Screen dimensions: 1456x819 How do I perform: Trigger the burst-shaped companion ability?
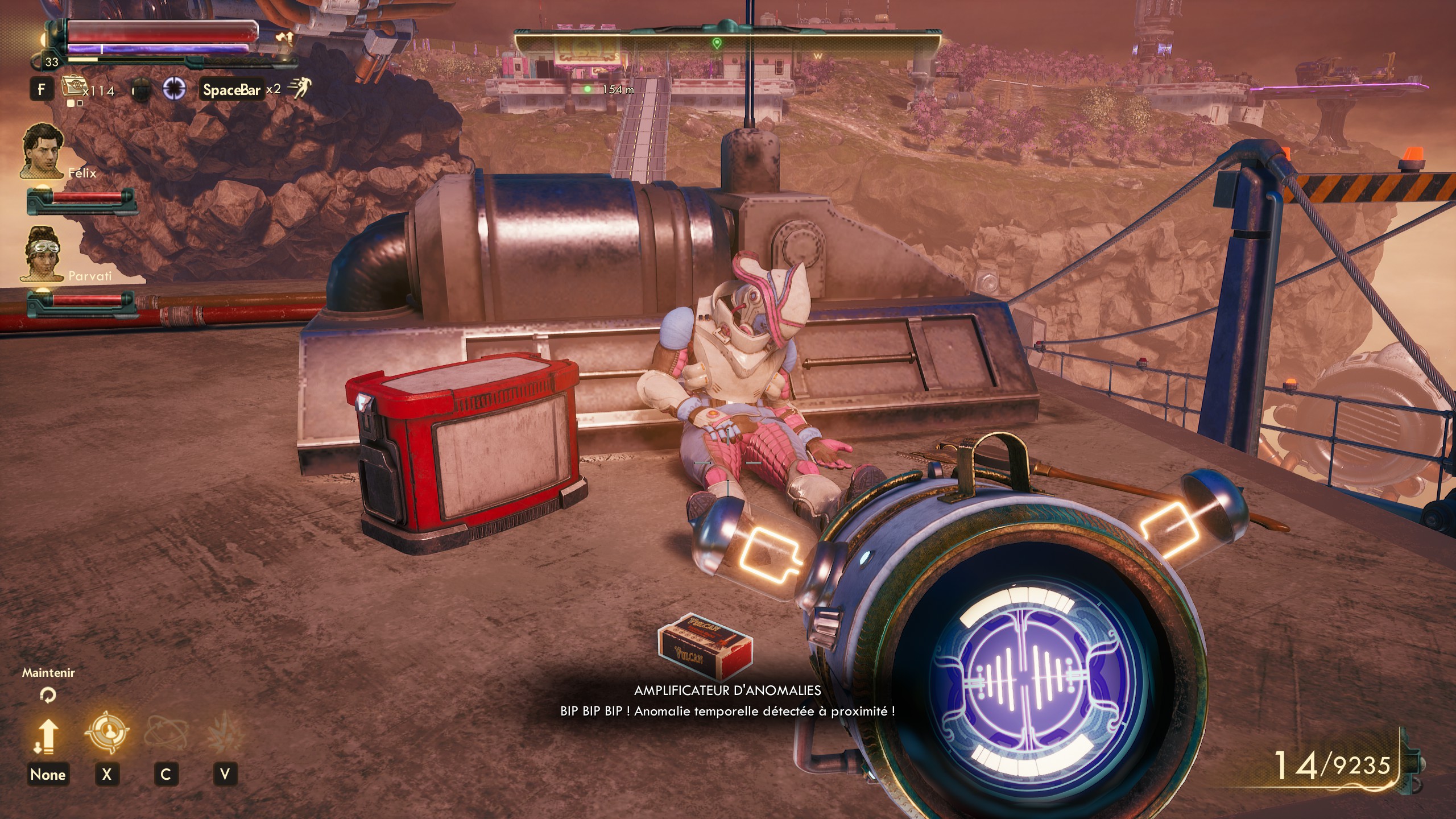[225, 733]
